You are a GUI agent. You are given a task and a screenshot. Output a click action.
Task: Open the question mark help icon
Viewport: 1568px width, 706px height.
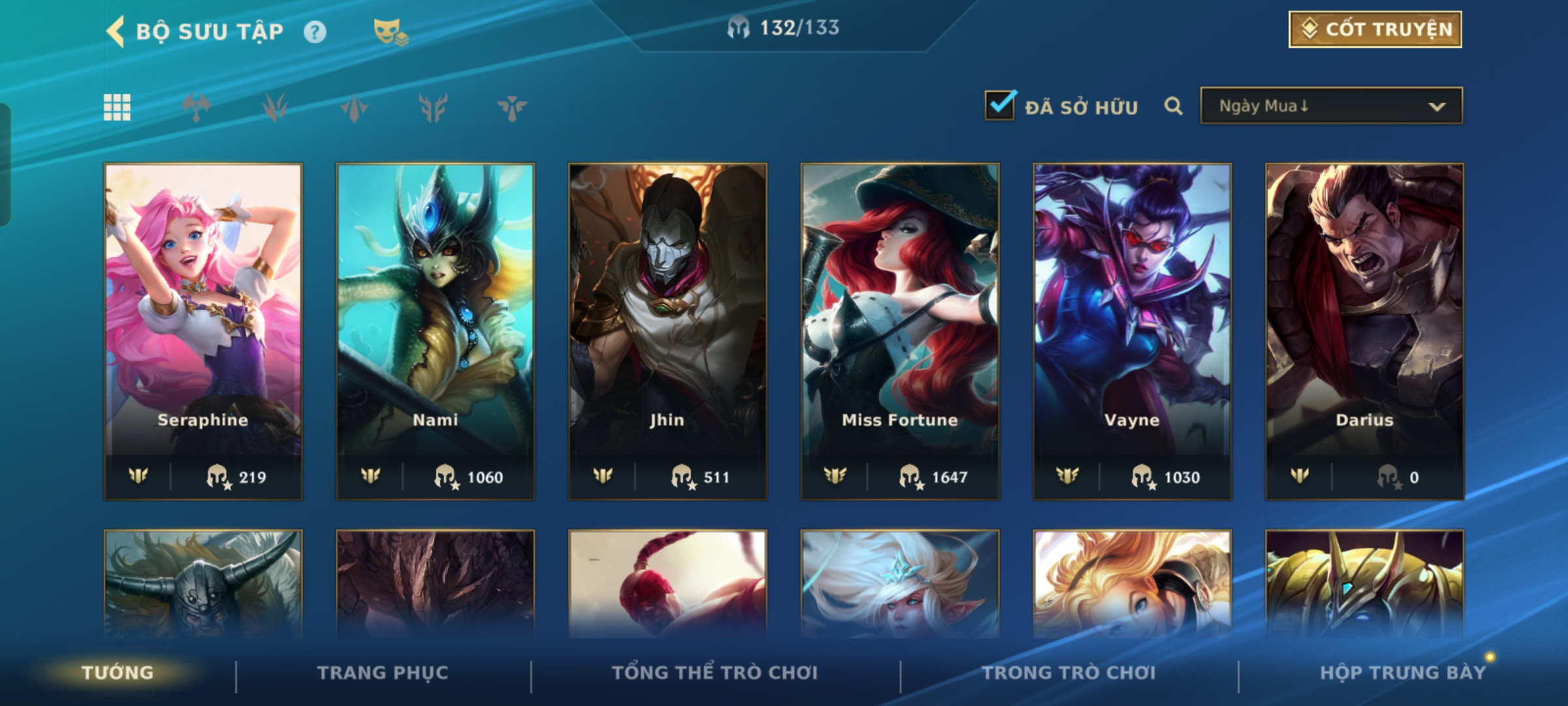(315, 31)
